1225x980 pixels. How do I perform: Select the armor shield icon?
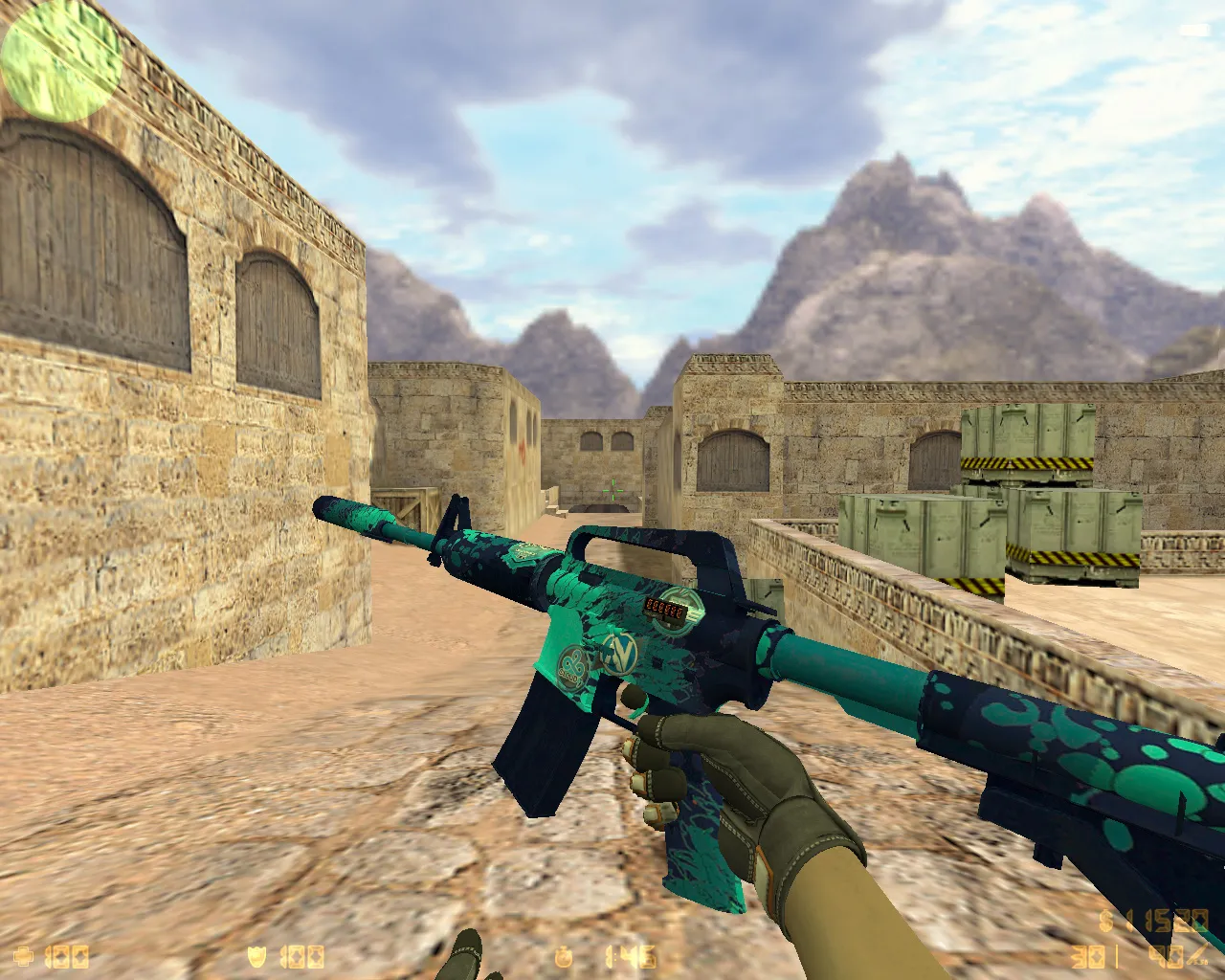pos(256,956)
